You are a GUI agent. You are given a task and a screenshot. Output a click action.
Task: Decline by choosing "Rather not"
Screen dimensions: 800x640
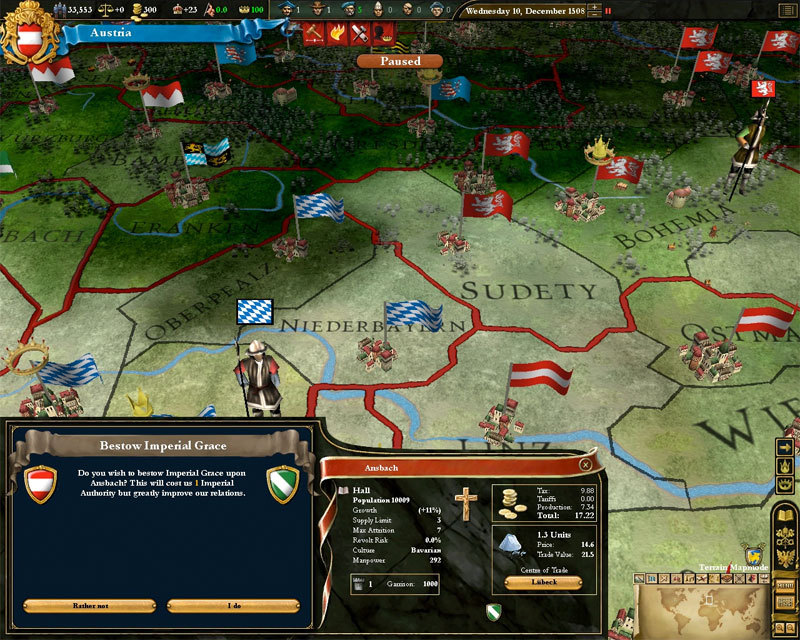(90, 606)
